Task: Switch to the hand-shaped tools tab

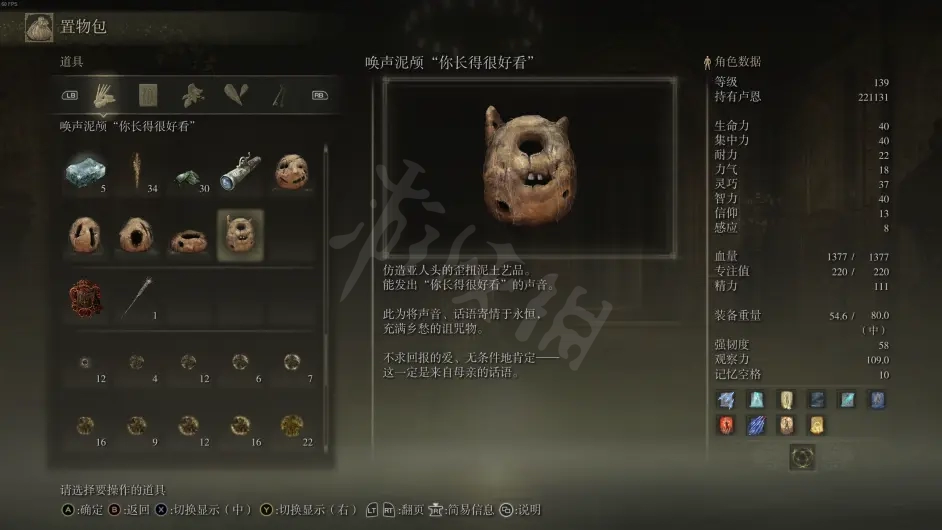Action: (x=104, y=95)
